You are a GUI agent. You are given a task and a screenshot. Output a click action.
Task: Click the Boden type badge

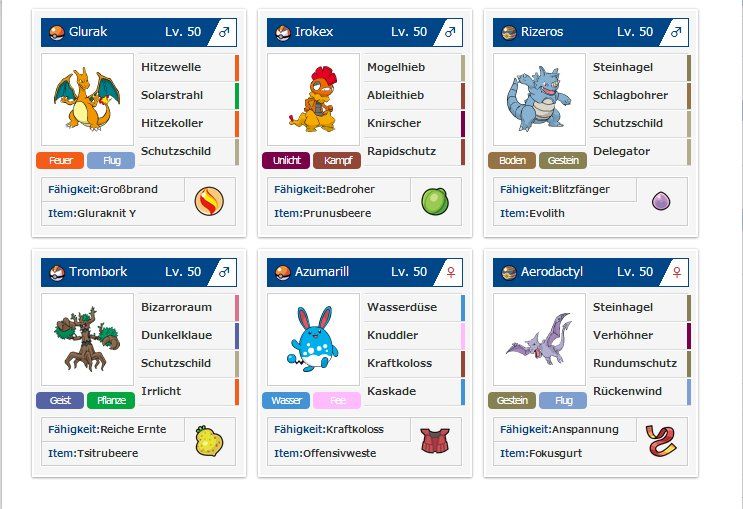tap(512, 160)
